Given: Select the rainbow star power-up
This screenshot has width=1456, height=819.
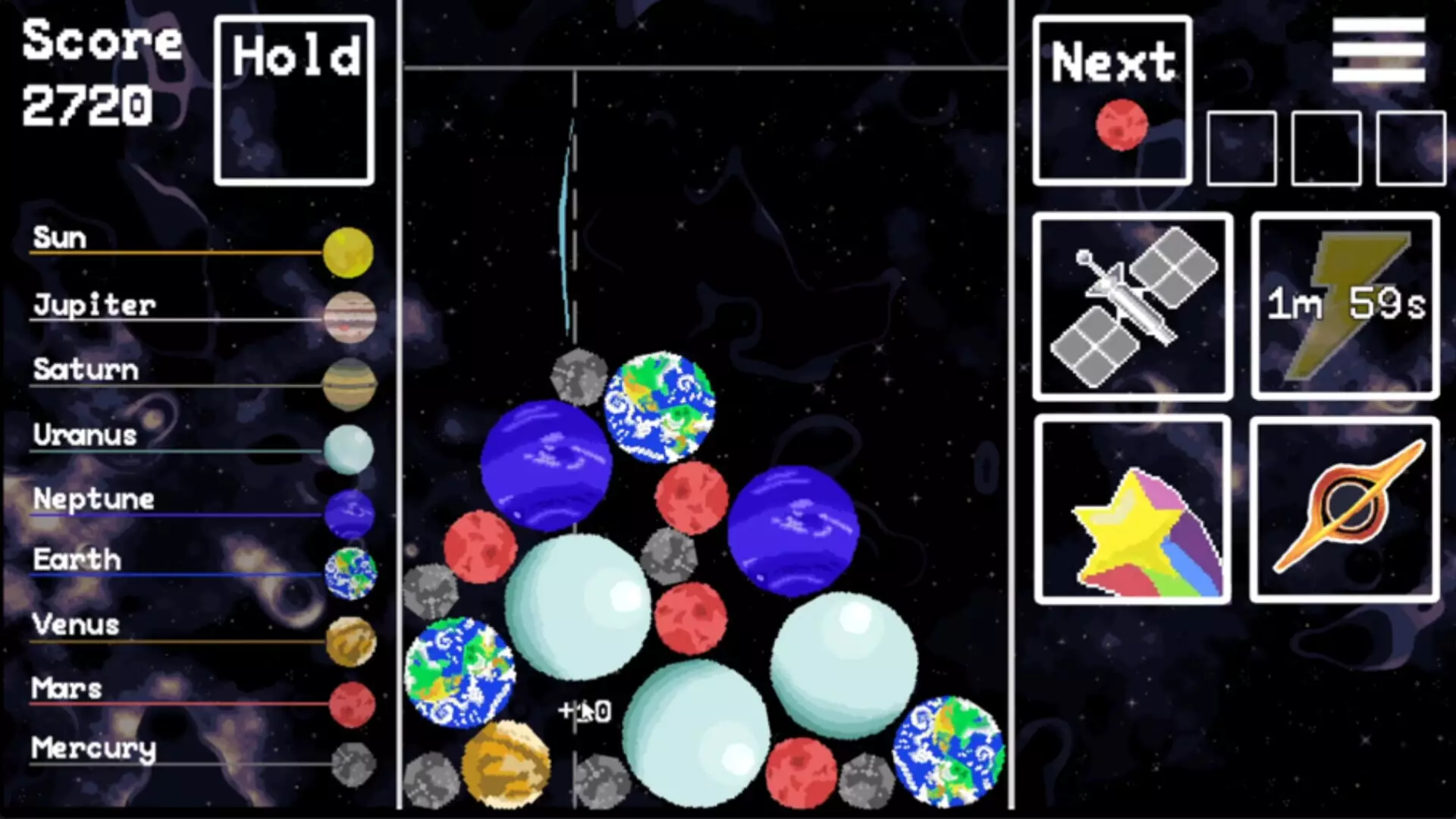Looking at the screenshot, I should point(1132,508).
